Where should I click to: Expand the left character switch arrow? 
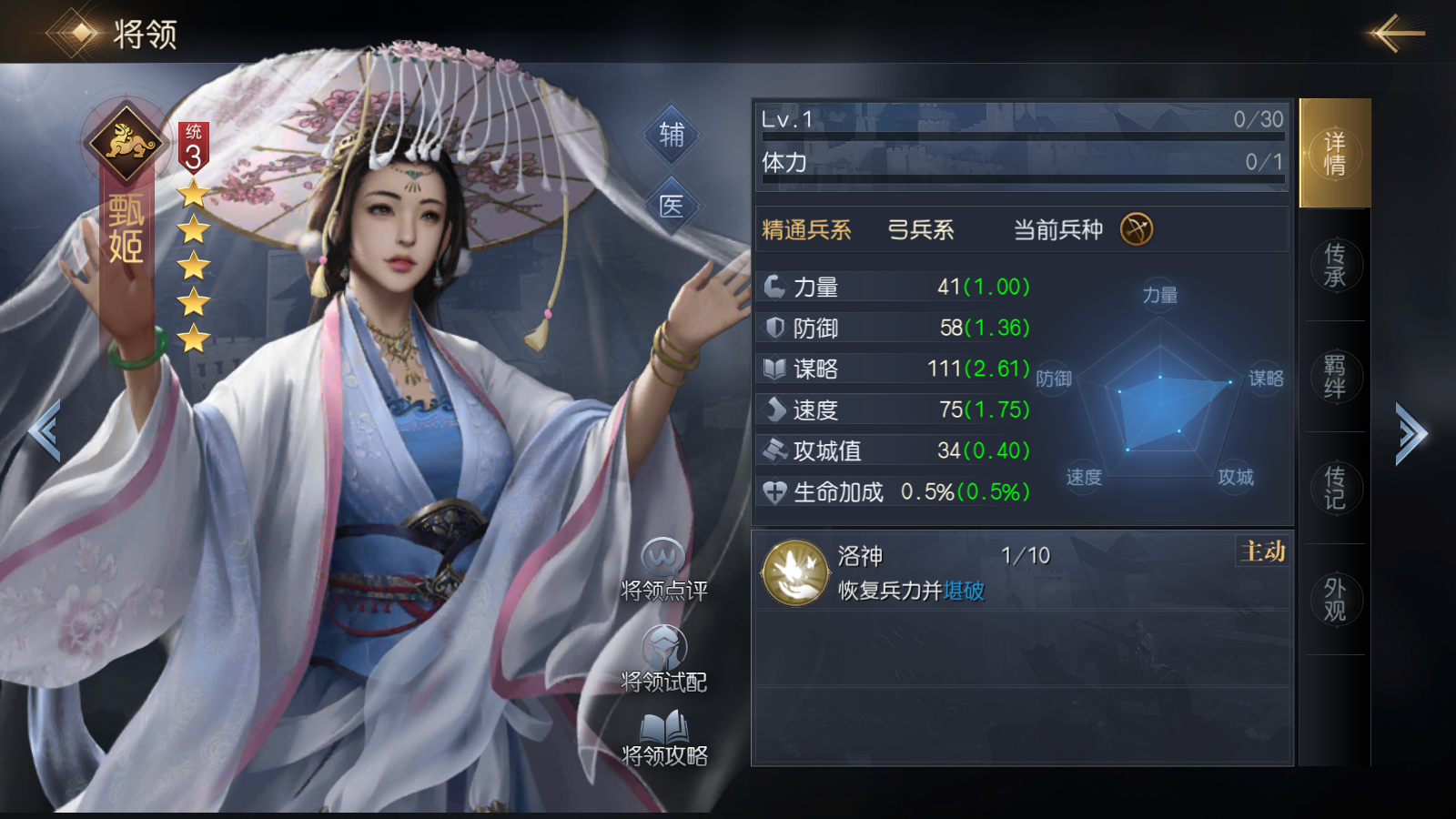(x=45, y=428)
